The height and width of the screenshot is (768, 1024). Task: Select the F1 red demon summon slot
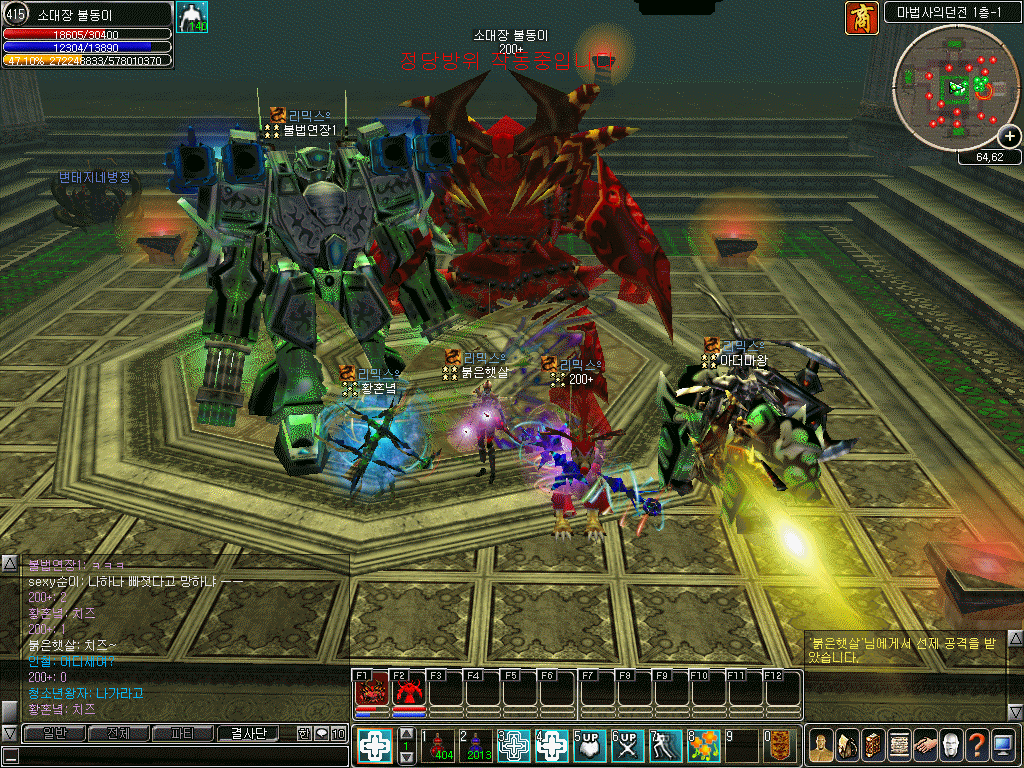371,691
